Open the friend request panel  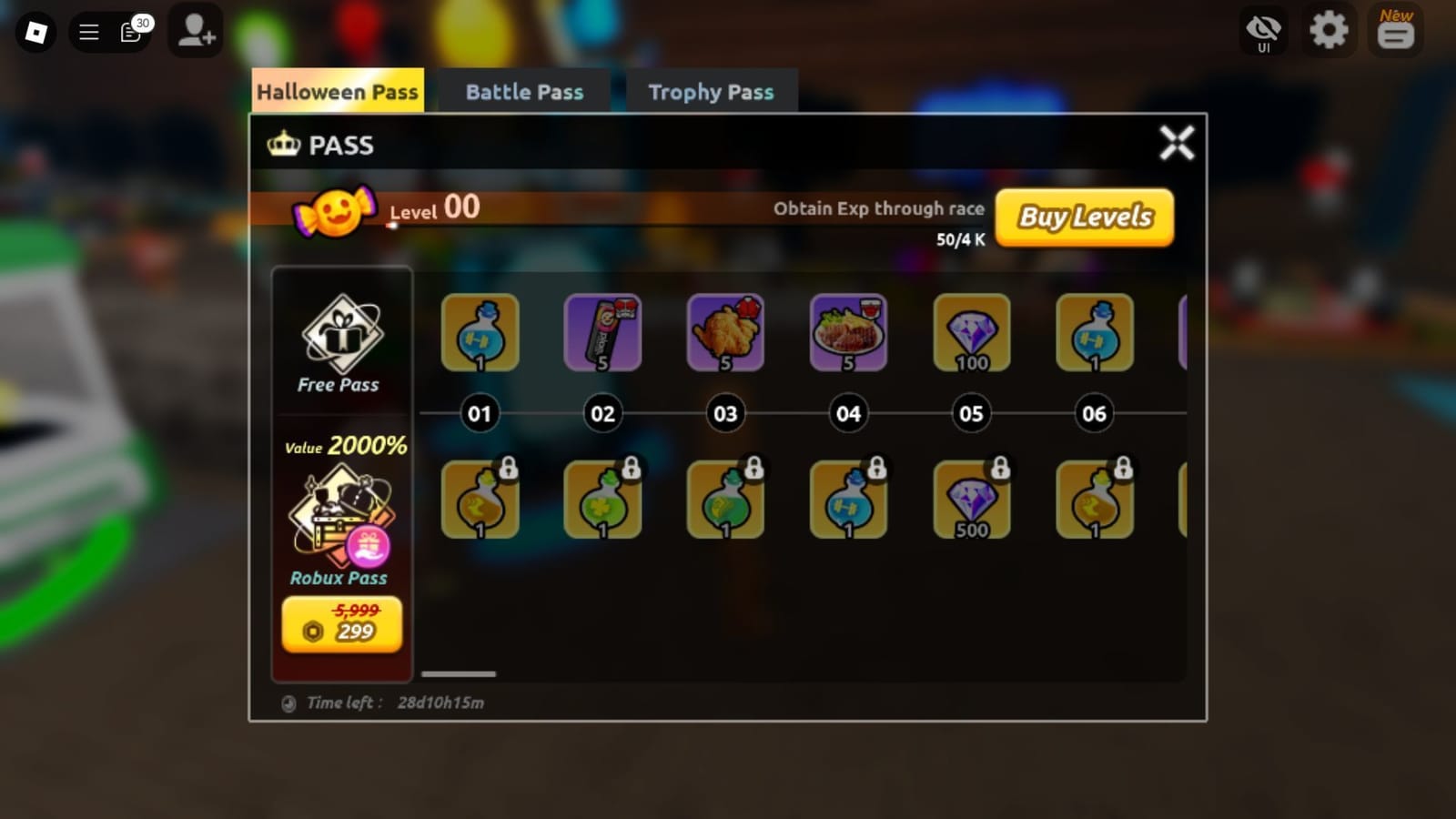coord(196,31)
